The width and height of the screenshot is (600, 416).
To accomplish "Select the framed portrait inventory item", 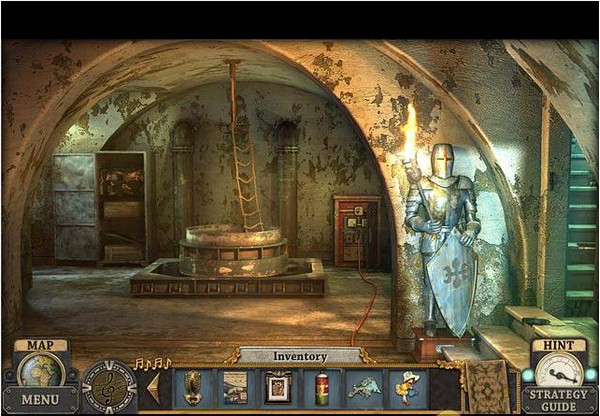I will click(x=278, y=387).
